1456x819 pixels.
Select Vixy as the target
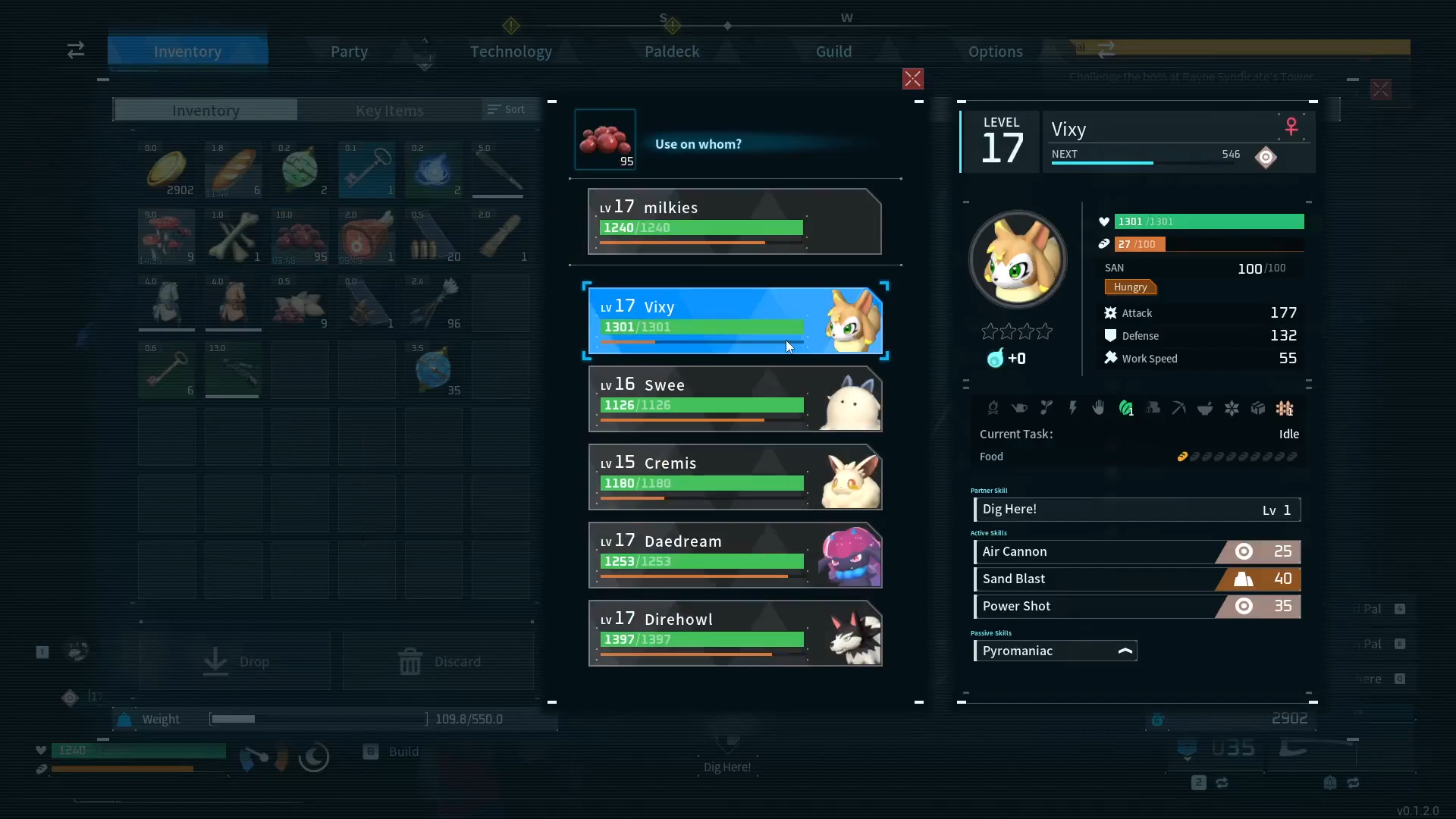click(734, 321)
